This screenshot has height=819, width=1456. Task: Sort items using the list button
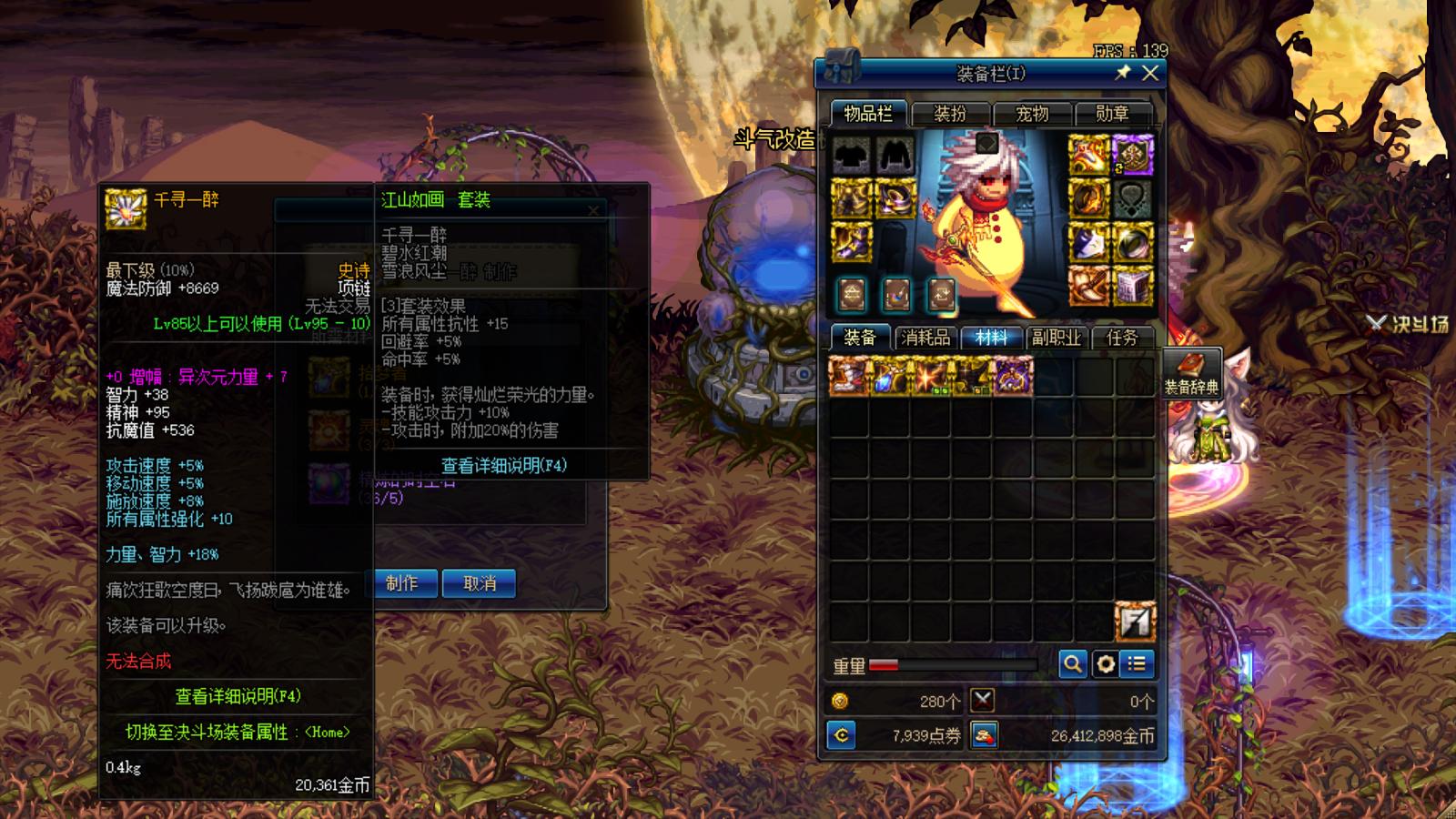(1137, 664)
